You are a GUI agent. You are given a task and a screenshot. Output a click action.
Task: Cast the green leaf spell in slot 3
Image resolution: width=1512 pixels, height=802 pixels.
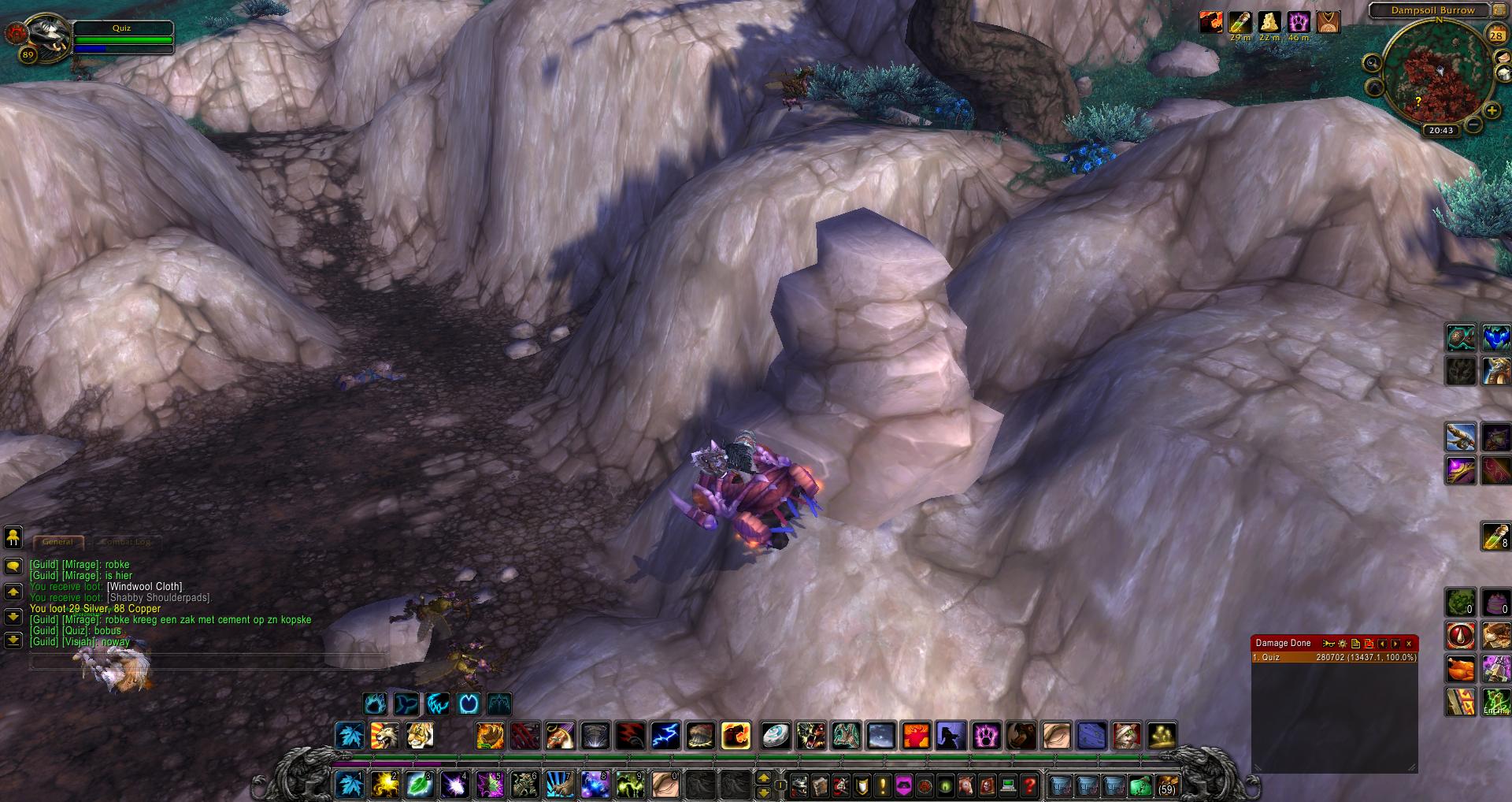pos(418,785)
